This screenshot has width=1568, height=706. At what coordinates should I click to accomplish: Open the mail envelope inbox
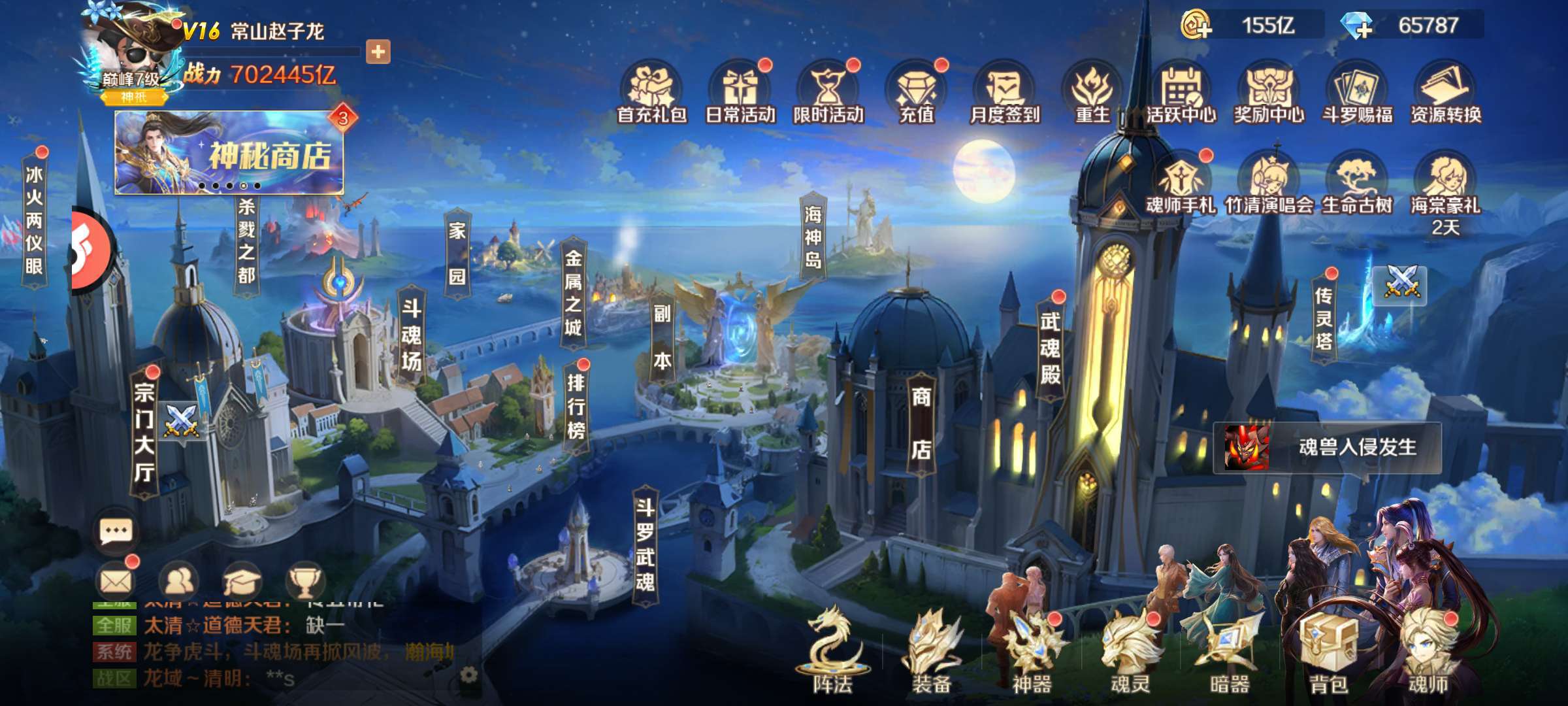point(117,580)
